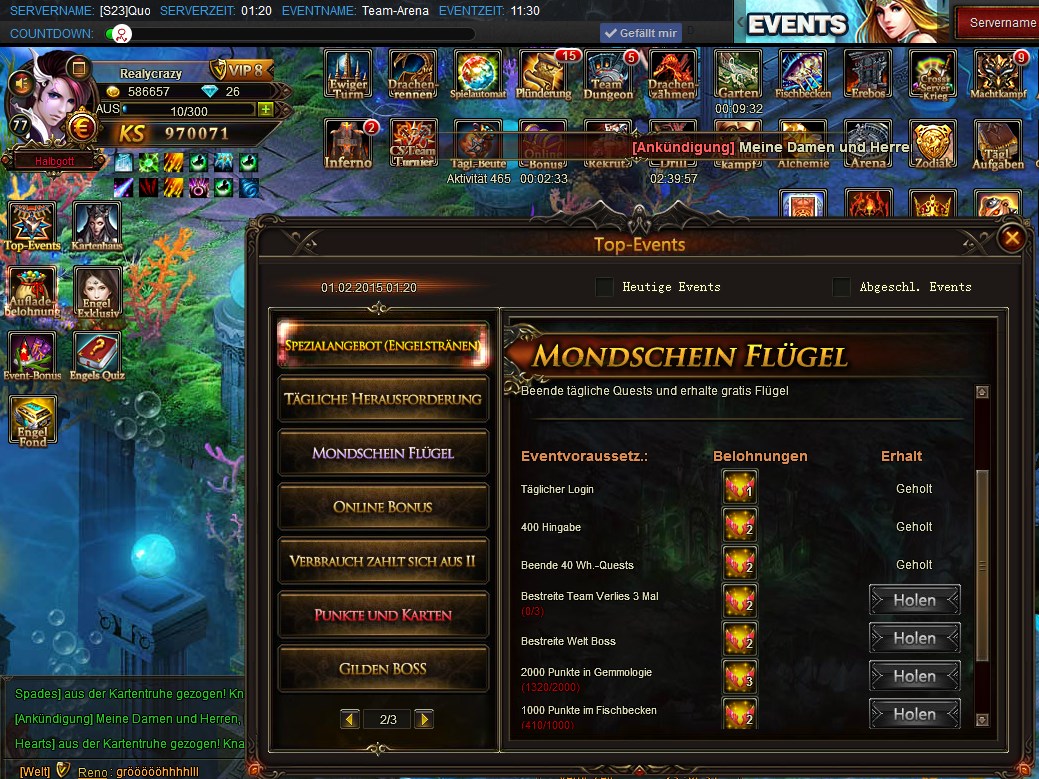Open the Kartenhaus icon

[97, 226]
